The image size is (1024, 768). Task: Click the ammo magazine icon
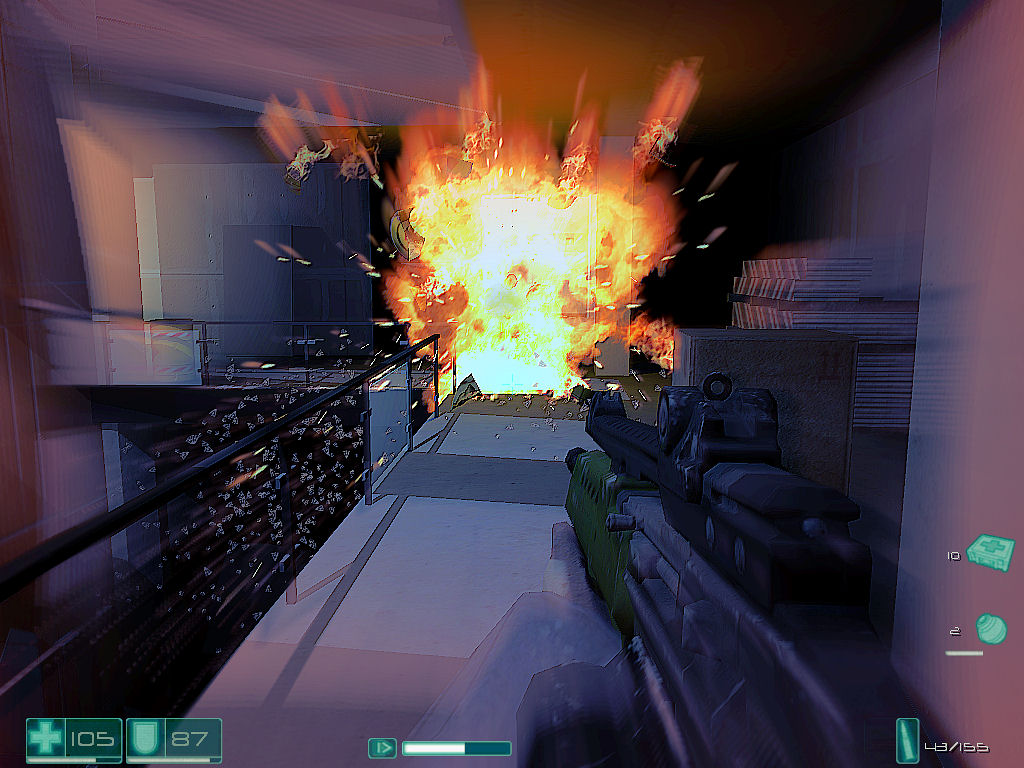pyautogui.click(x=908, y=742)
